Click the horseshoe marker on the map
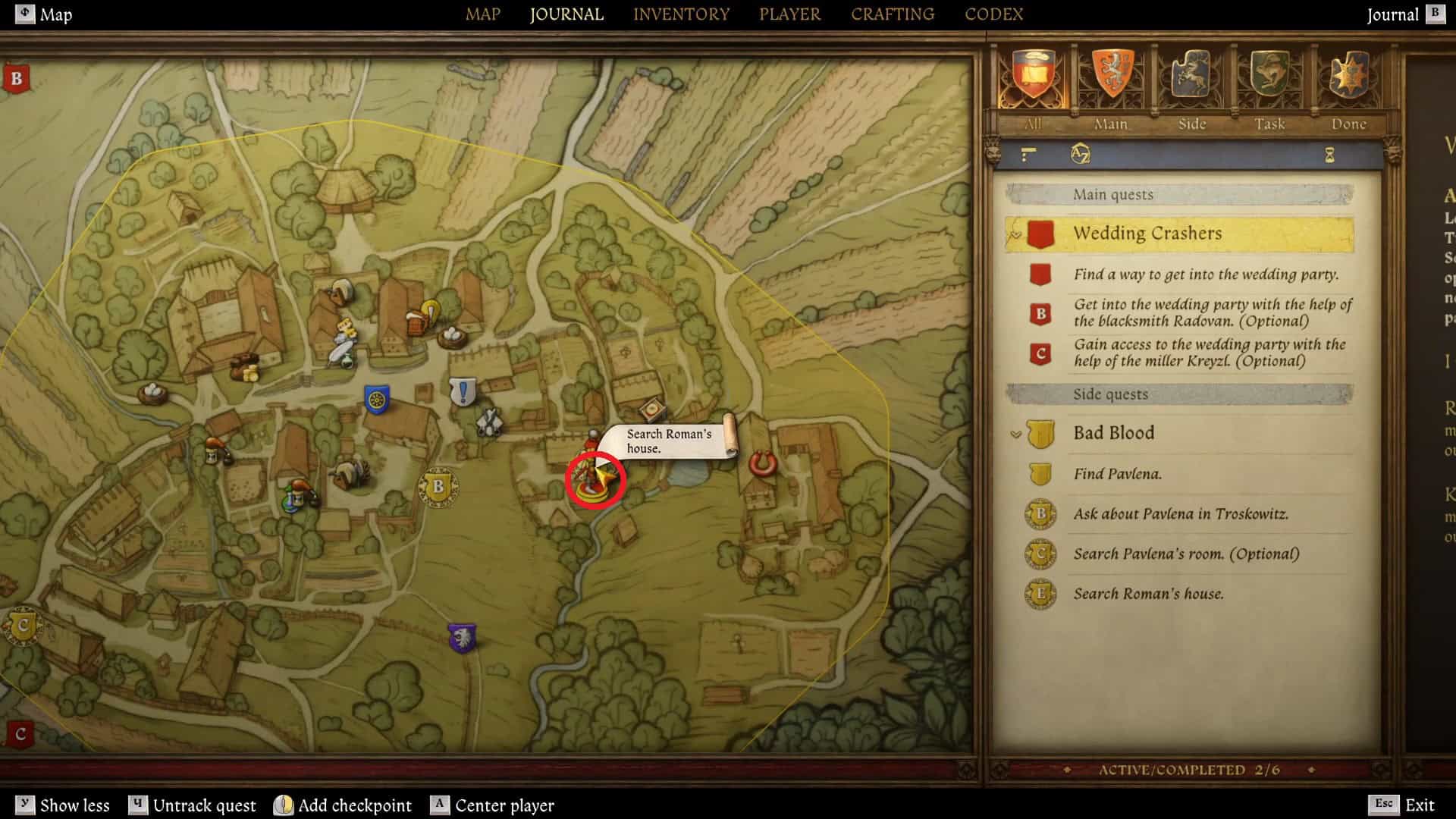Viewport: 1456px width, 819px height. [763, 463]
